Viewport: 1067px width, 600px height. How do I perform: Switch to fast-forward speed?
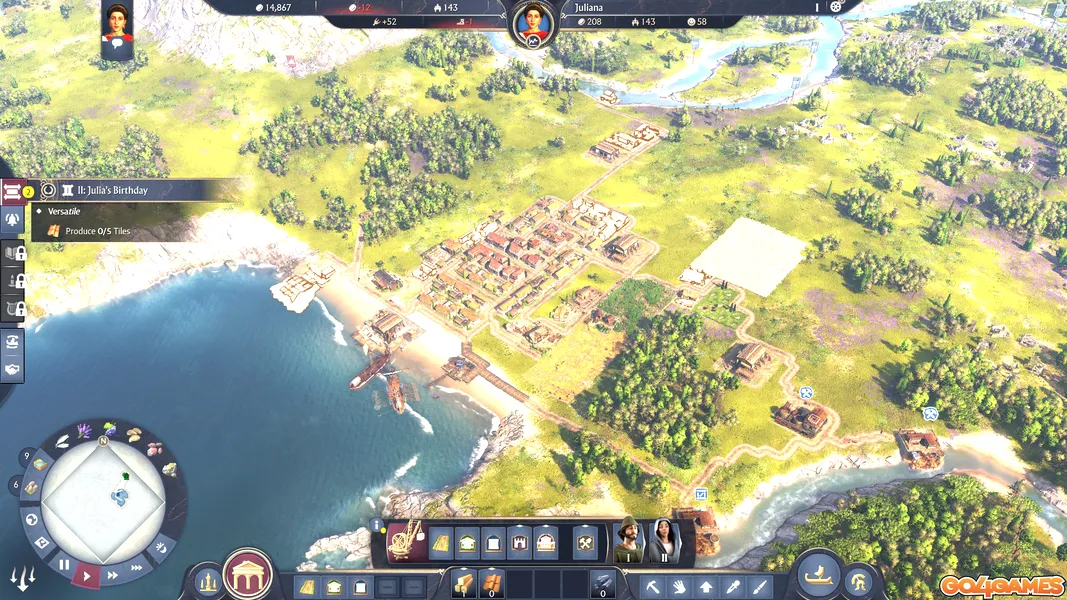pos(112,575)
